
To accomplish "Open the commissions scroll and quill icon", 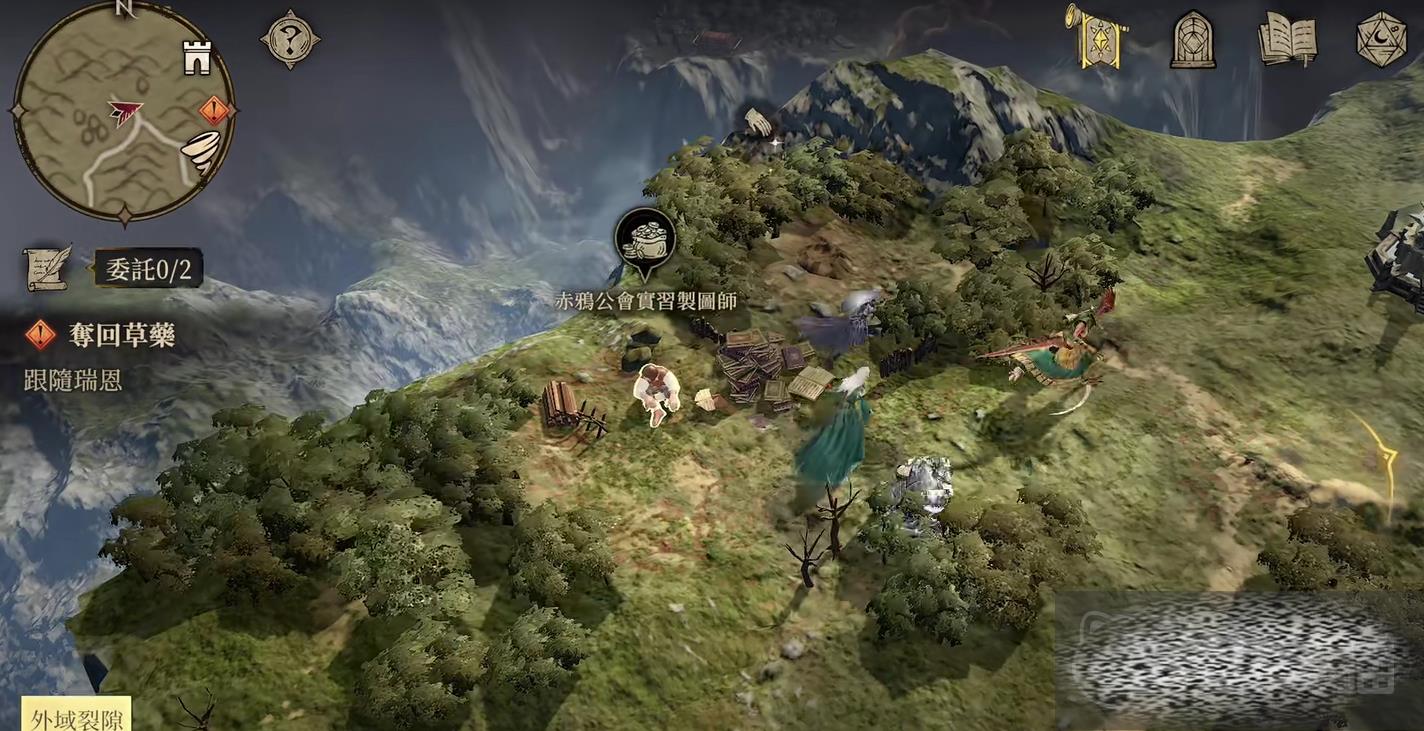I will tap(47, 267).
